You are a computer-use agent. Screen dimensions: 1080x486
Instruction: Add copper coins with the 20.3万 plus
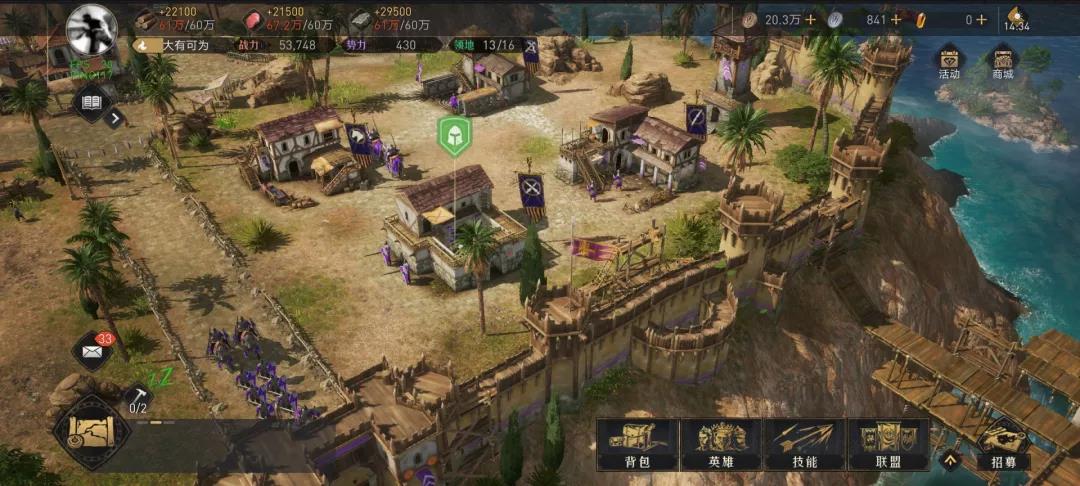810,20
